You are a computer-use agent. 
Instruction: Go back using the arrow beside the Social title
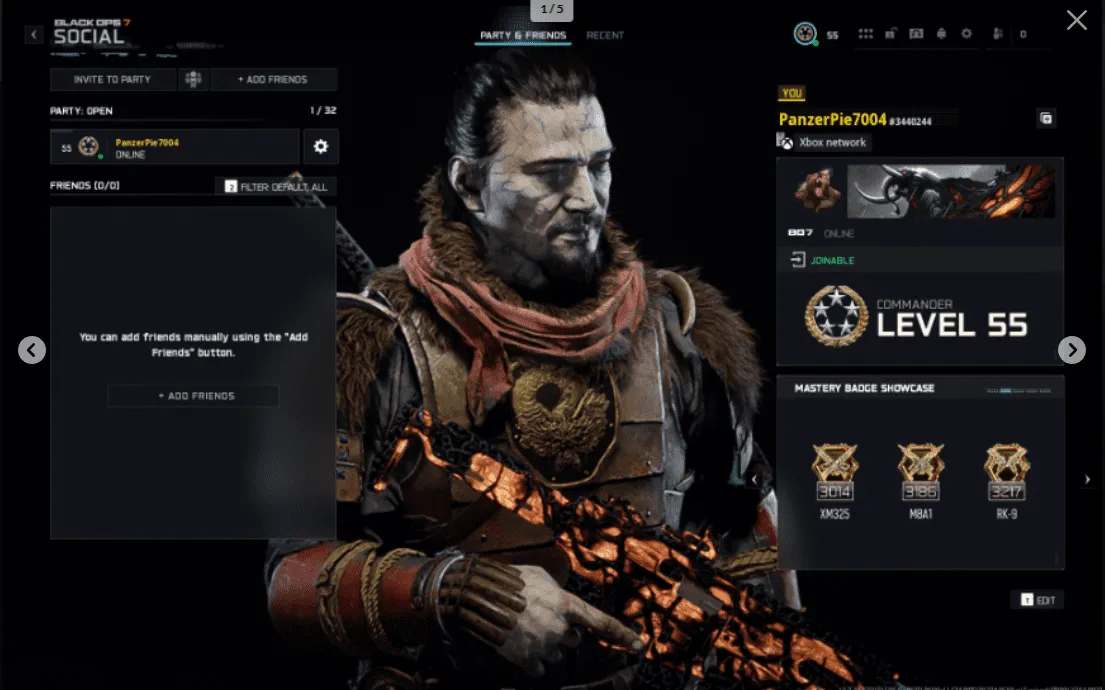[x=34, y=35]
